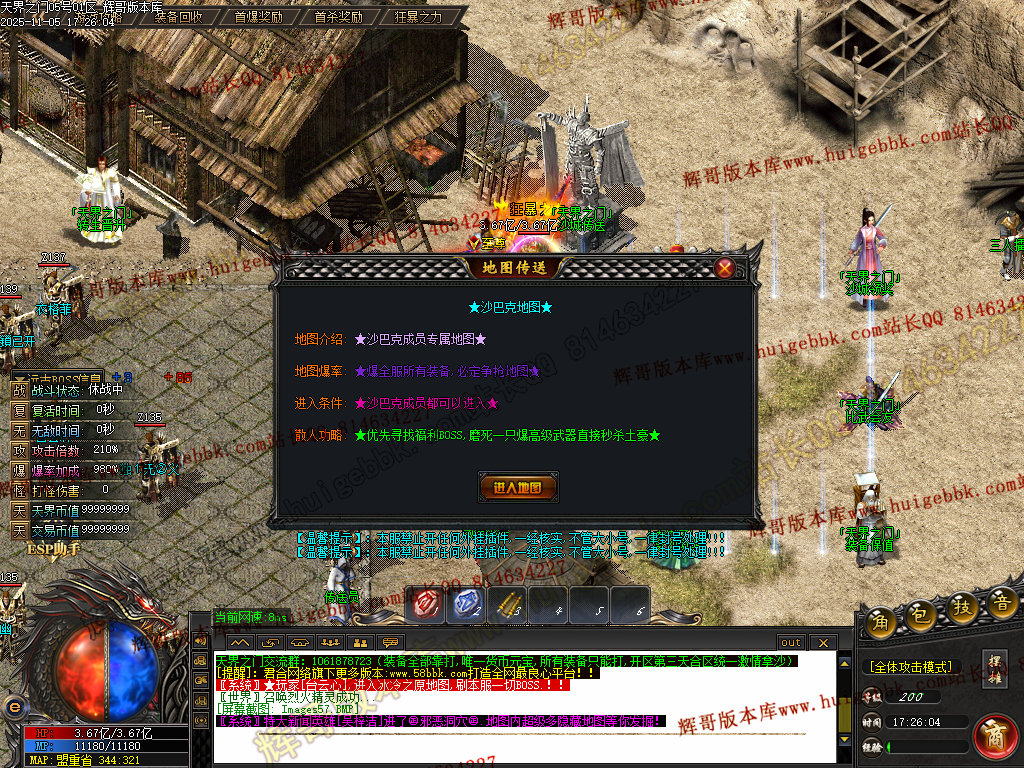Toggle the 全体攻击模式 attack mode label
This screenshot has height=768, width=1024.
(911, 666)
